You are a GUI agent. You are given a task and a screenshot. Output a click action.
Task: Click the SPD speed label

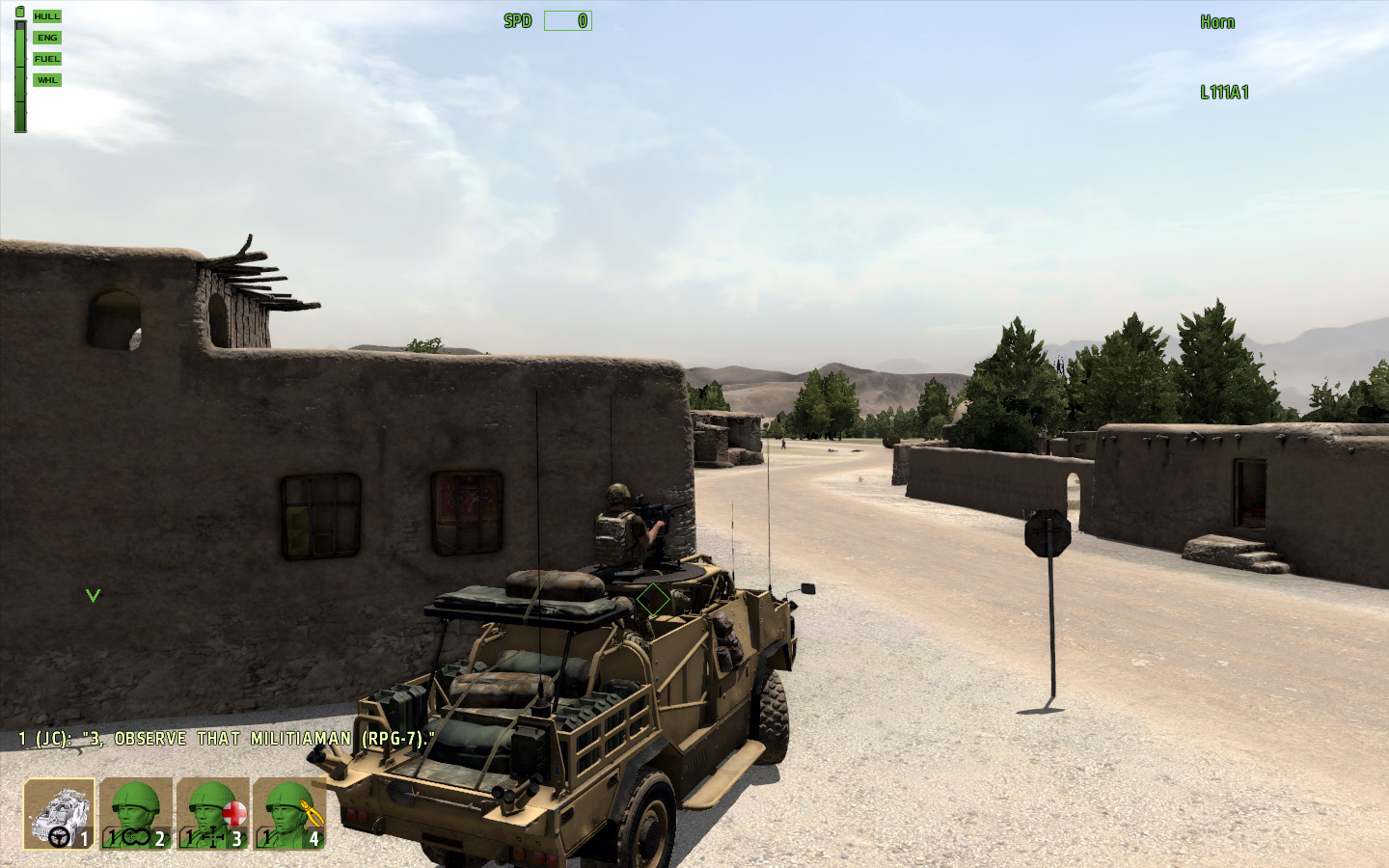517,20
